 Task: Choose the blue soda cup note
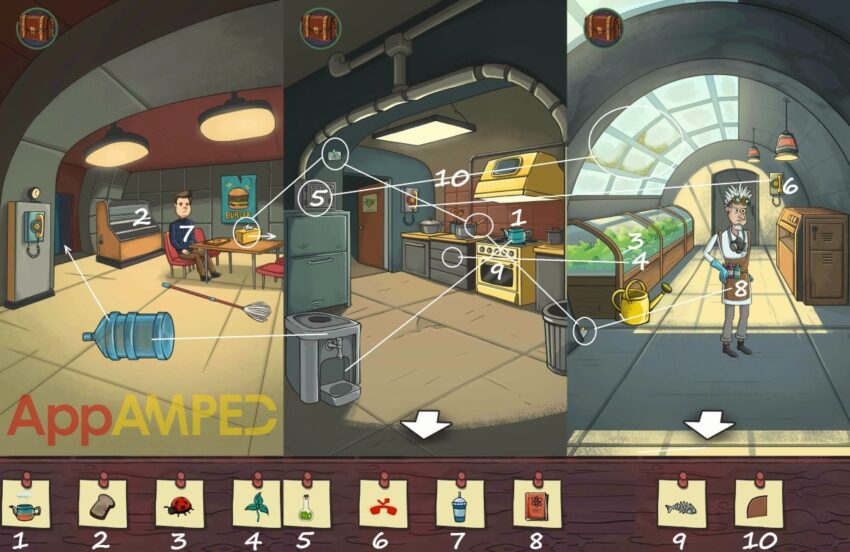coord(459,503)
